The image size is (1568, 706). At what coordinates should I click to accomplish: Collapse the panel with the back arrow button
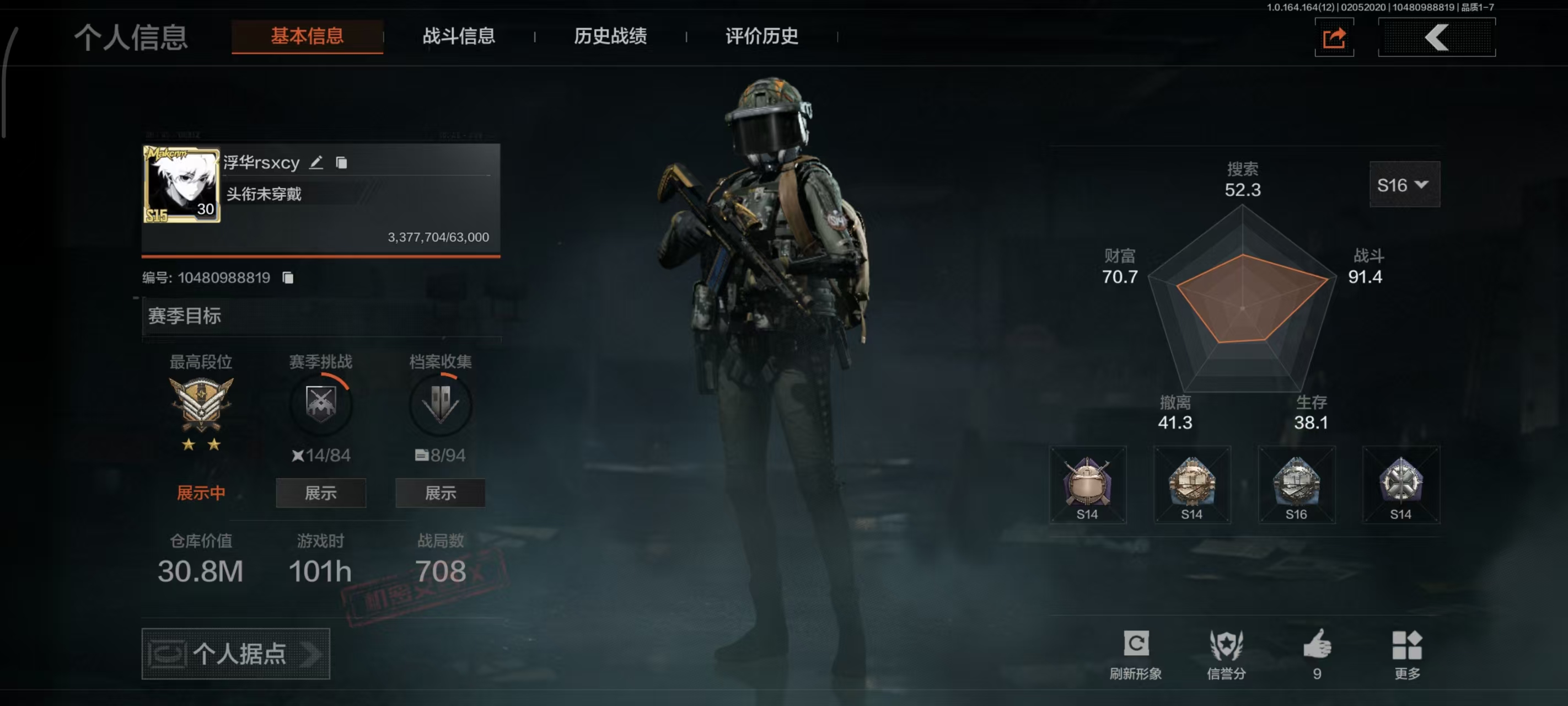pos(1438,38)
